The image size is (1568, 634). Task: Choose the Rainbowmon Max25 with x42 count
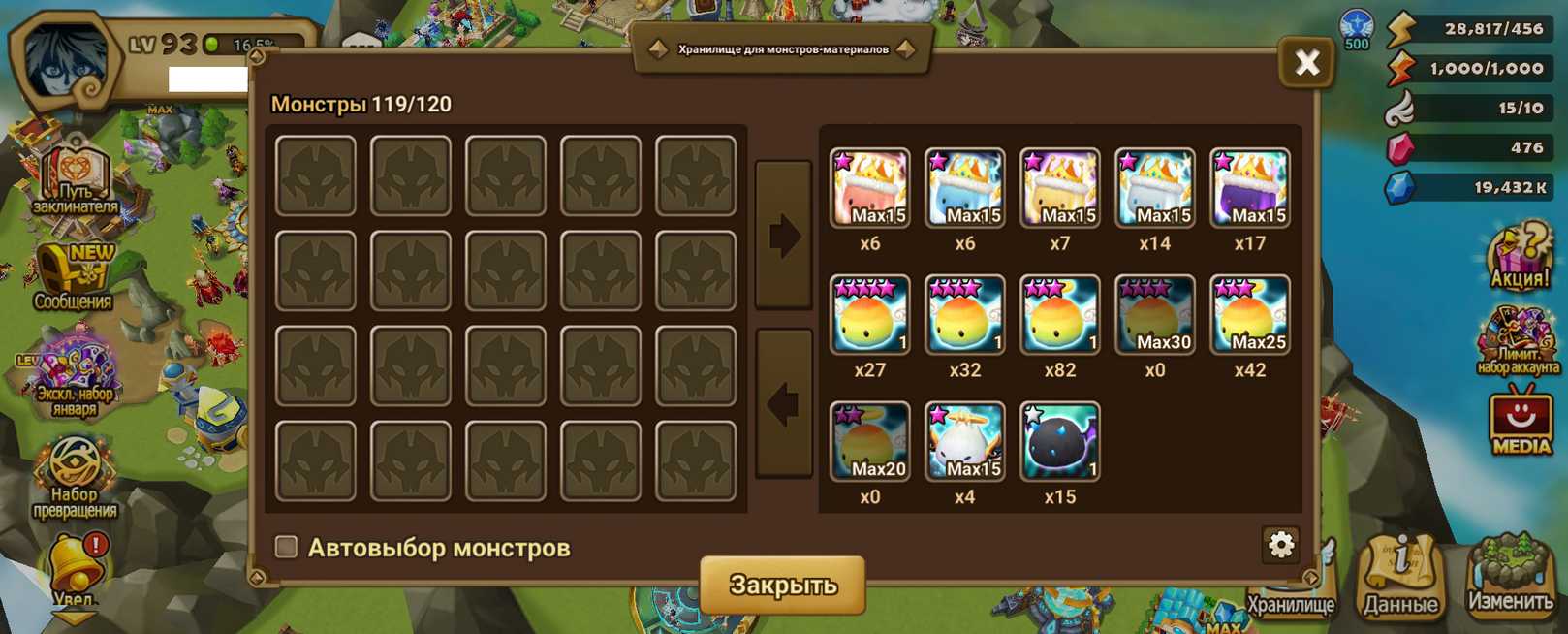pos(1249,315)
